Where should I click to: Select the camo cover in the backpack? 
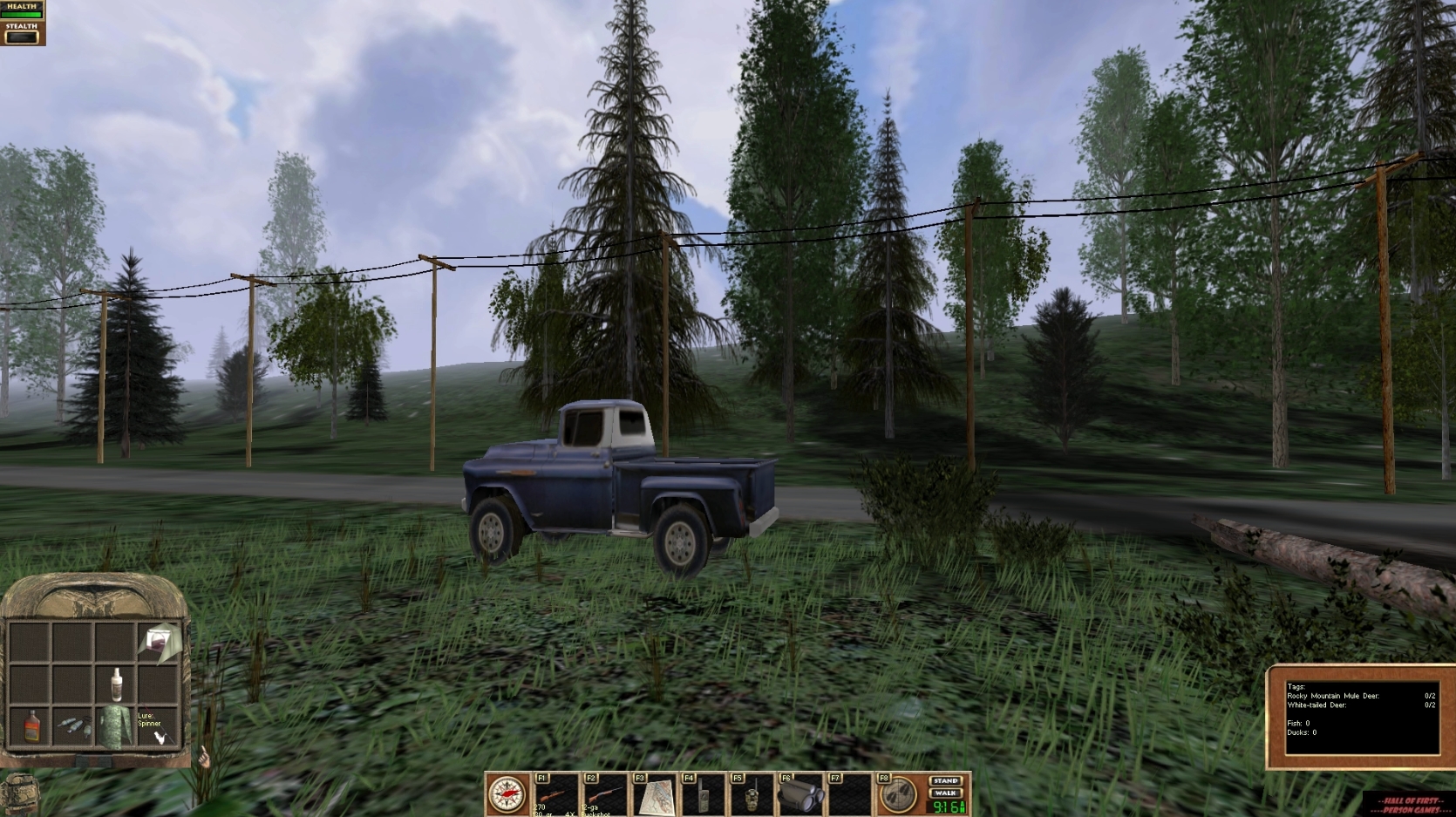(x=116, y=726)
